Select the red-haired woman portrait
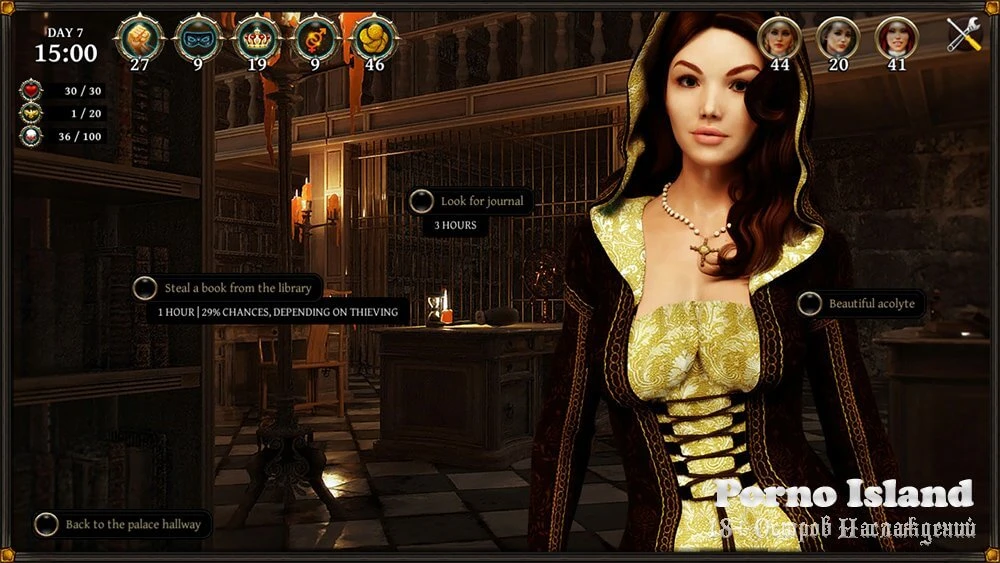The width and height of the screenshot is (1000, 563). 896,38
